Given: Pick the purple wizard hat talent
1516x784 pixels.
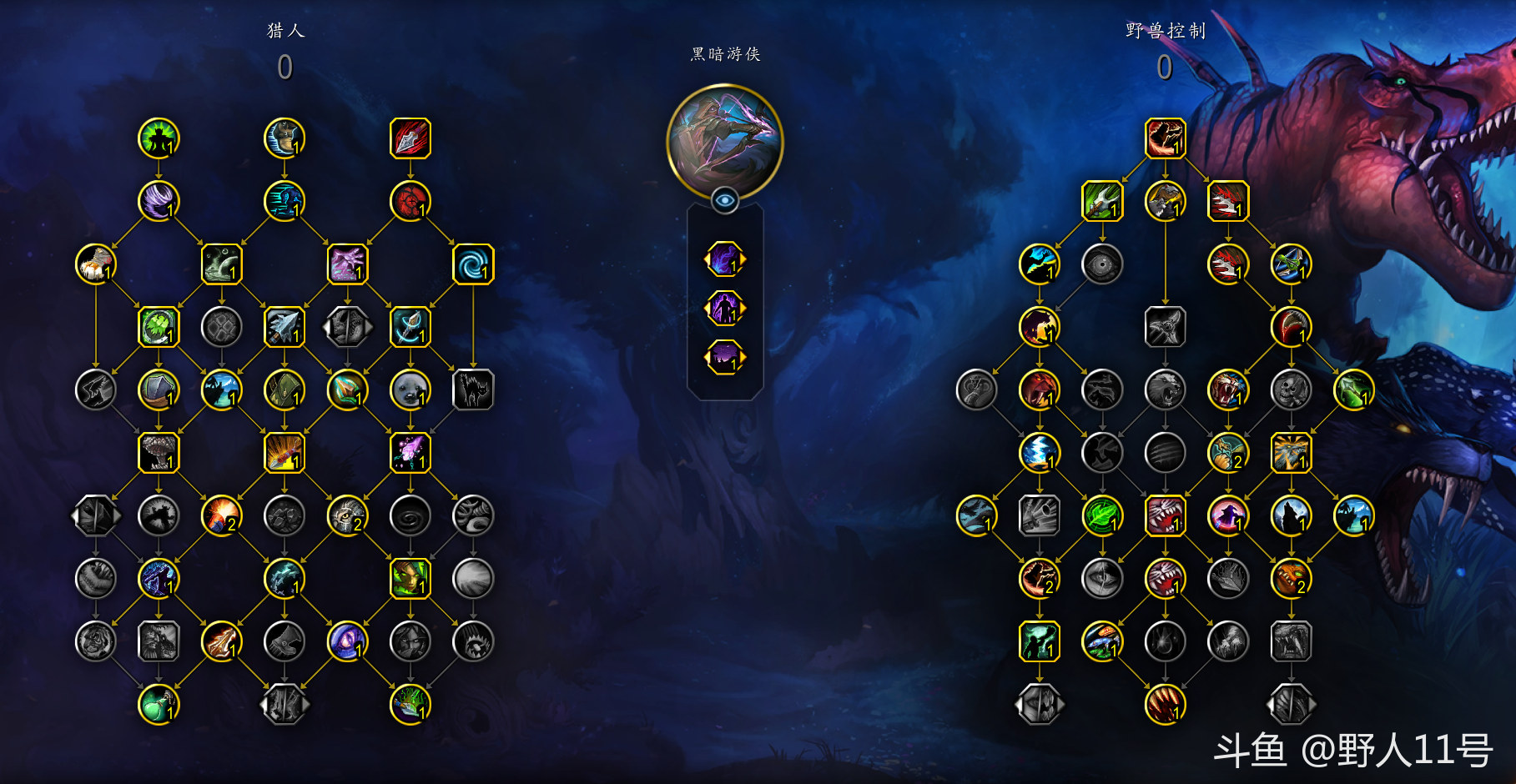Looking at the screenshot, I should [1228, 515].
